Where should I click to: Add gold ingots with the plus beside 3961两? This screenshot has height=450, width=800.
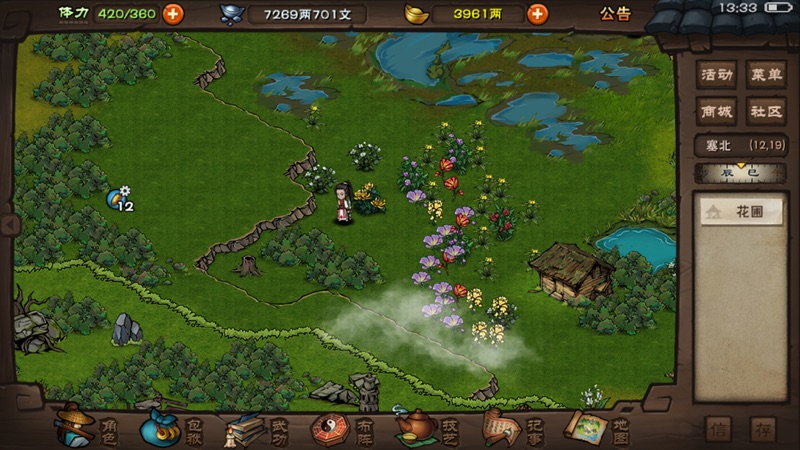[537, 14]
